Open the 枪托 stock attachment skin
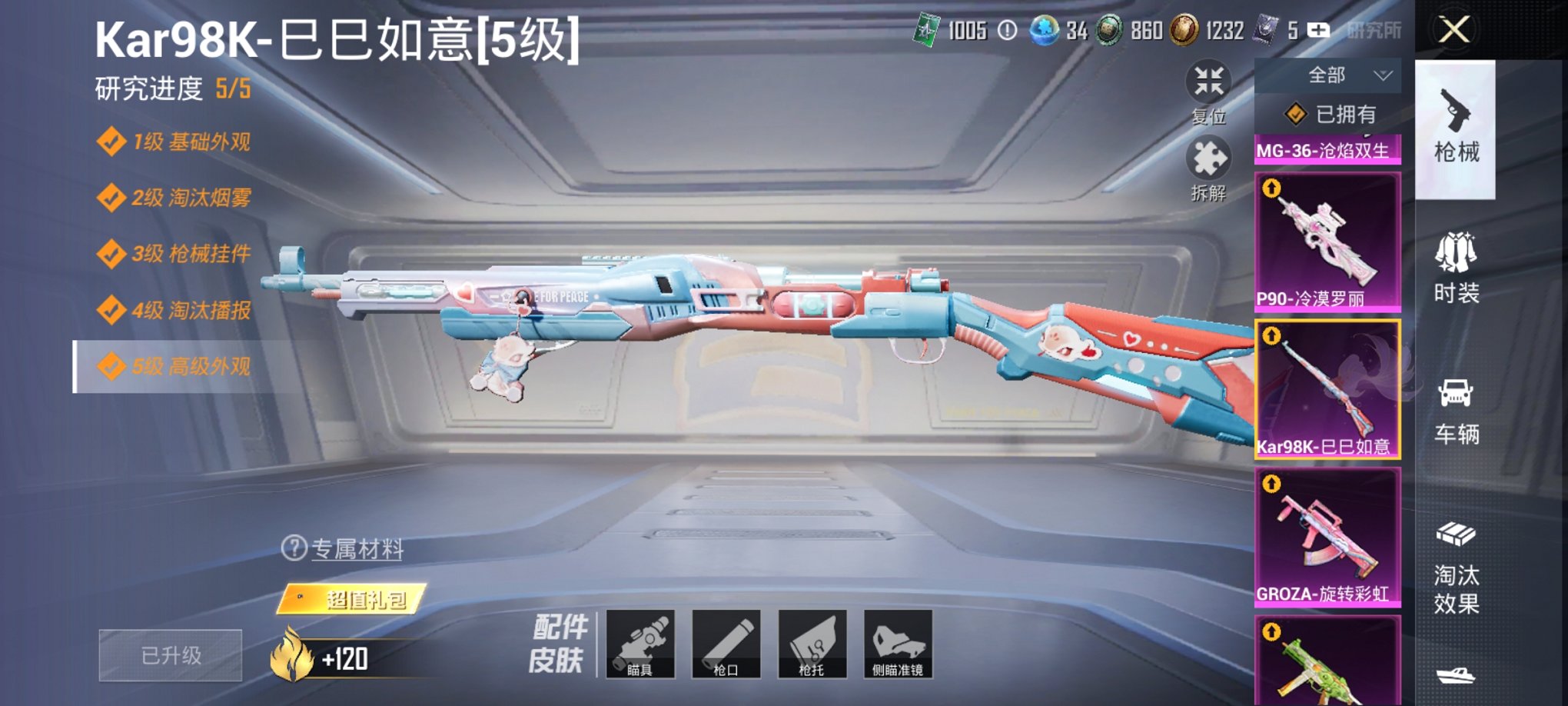Viewport: 1568px width, 706px height. (812, 644)
